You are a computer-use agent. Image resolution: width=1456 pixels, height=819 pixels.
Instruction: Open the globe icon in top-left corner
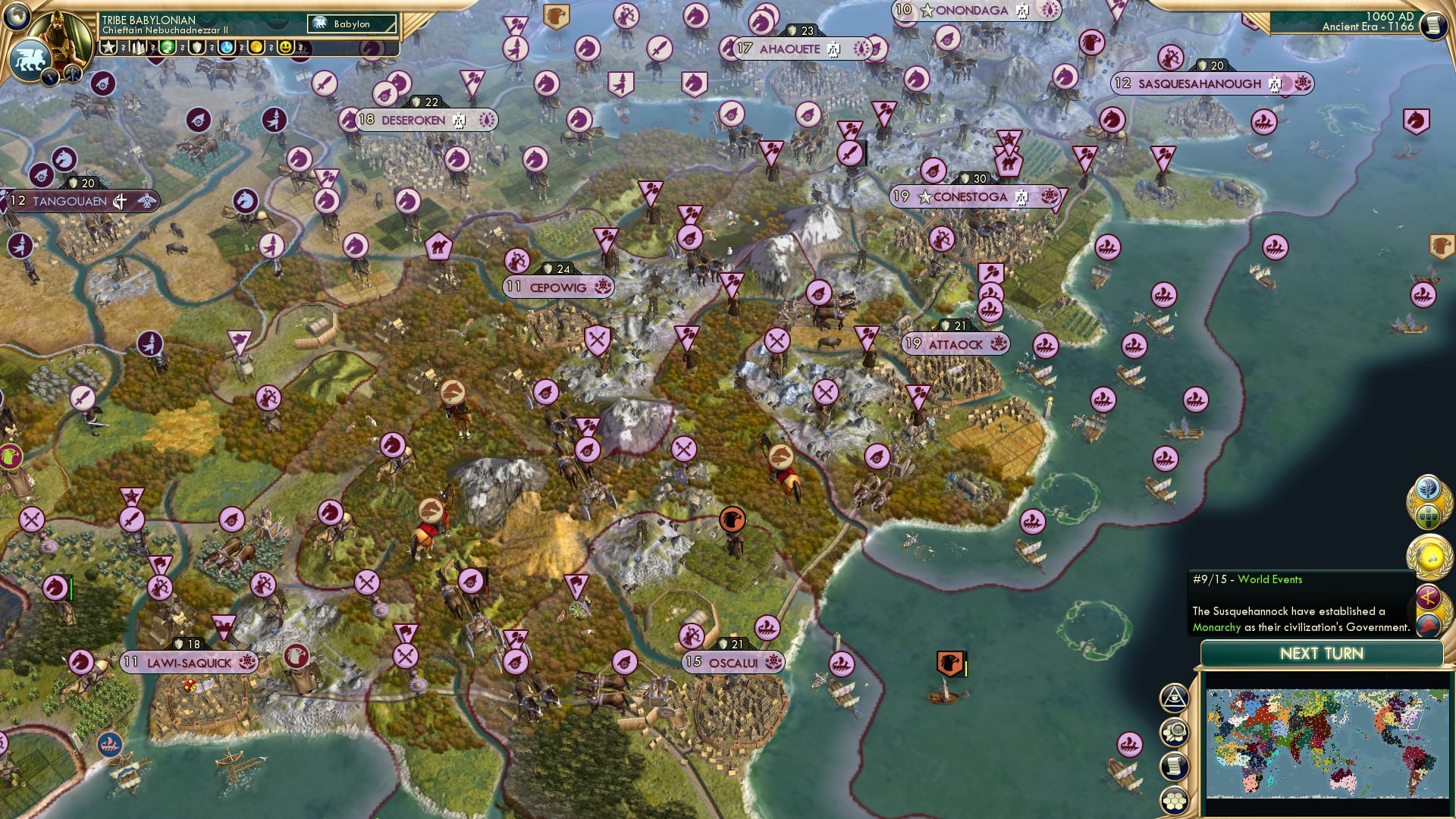[17, 14]
